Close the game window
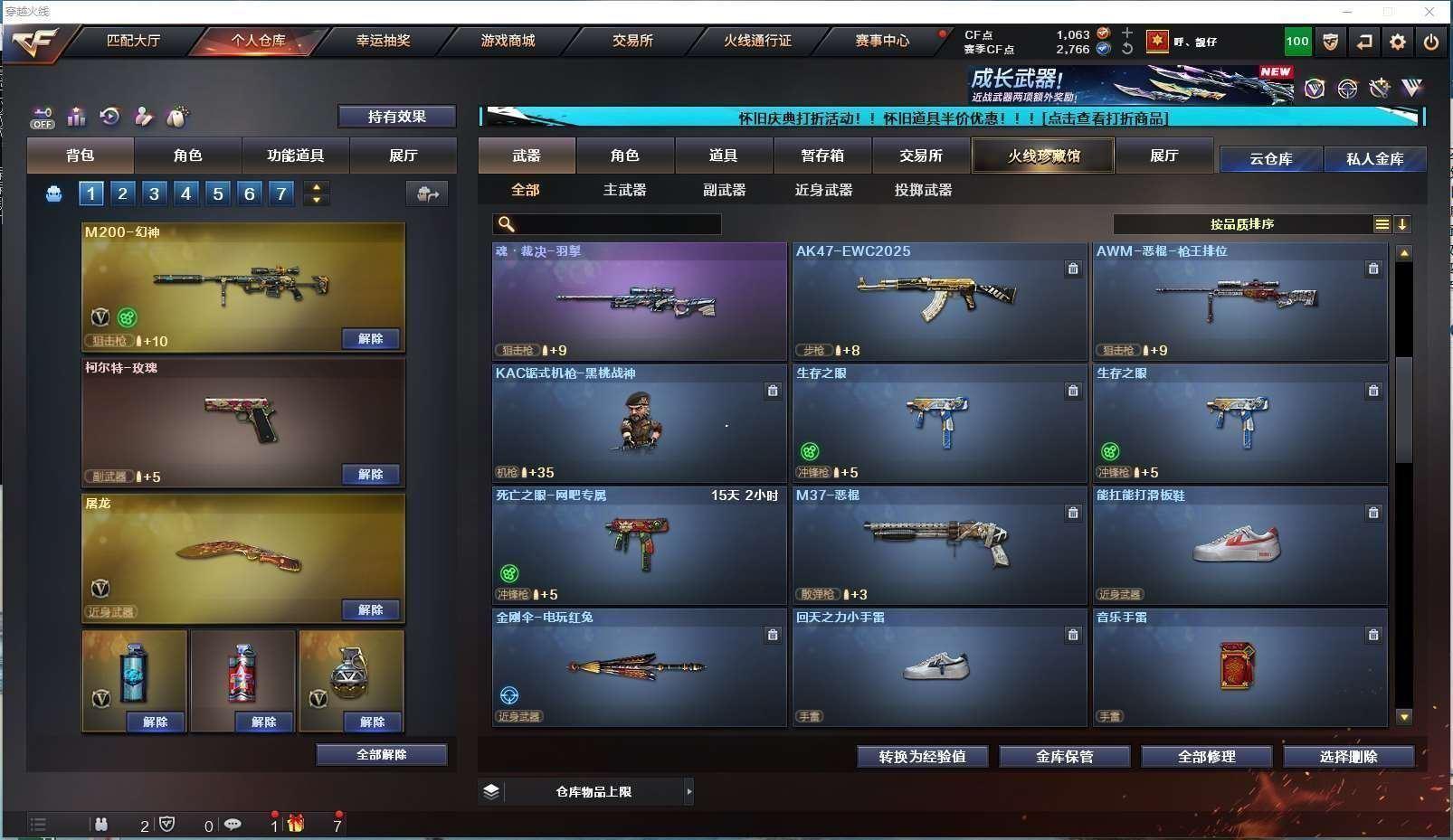Image resolution: width=1453 pixels, height=840 pixels. (x=1429, y=12)
